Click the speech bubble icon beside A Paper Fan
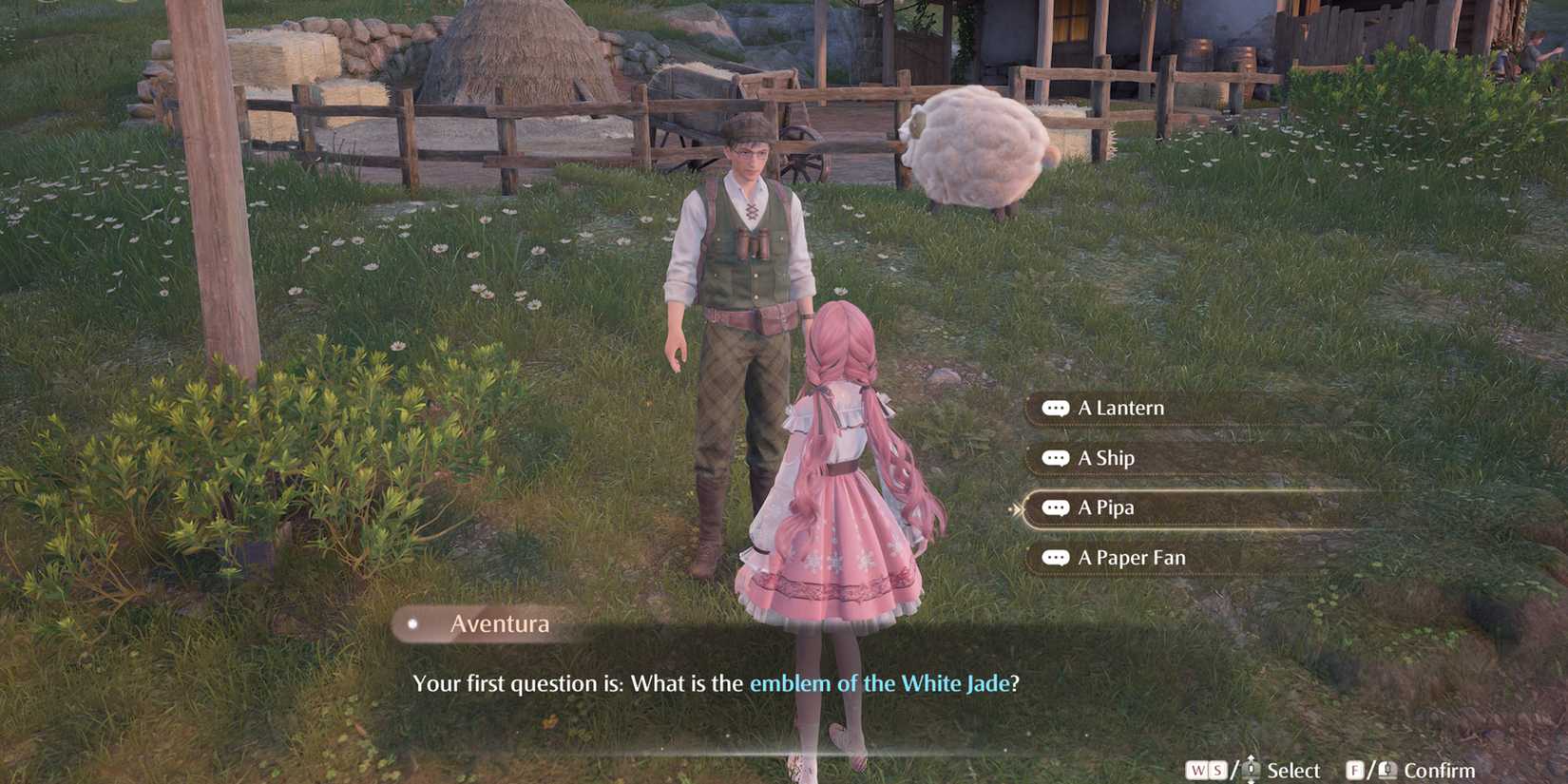The height and width of the screenshot is (784, 1568). tap(1057, 558)
